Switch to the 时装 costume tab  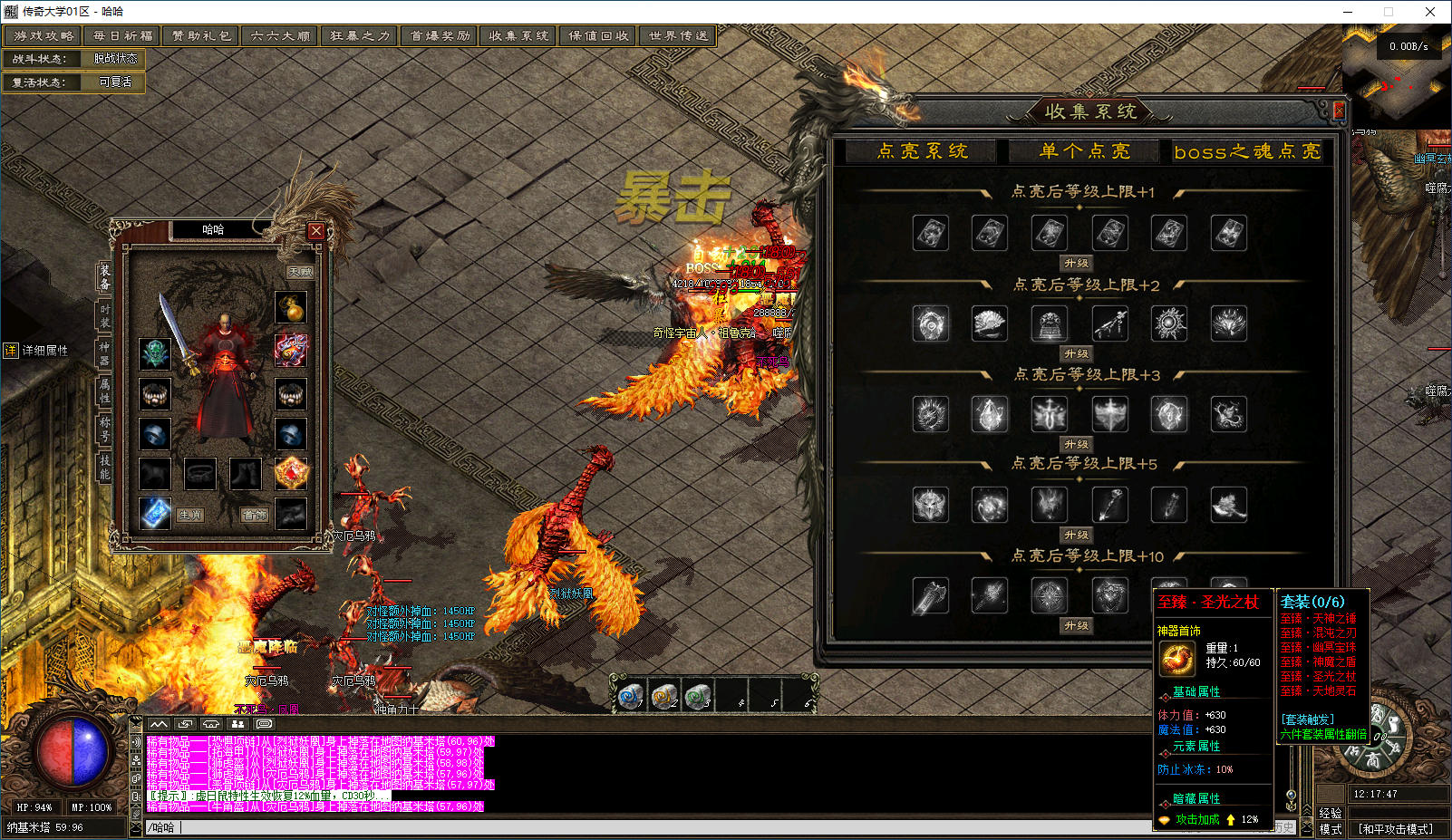click(104, 316)
